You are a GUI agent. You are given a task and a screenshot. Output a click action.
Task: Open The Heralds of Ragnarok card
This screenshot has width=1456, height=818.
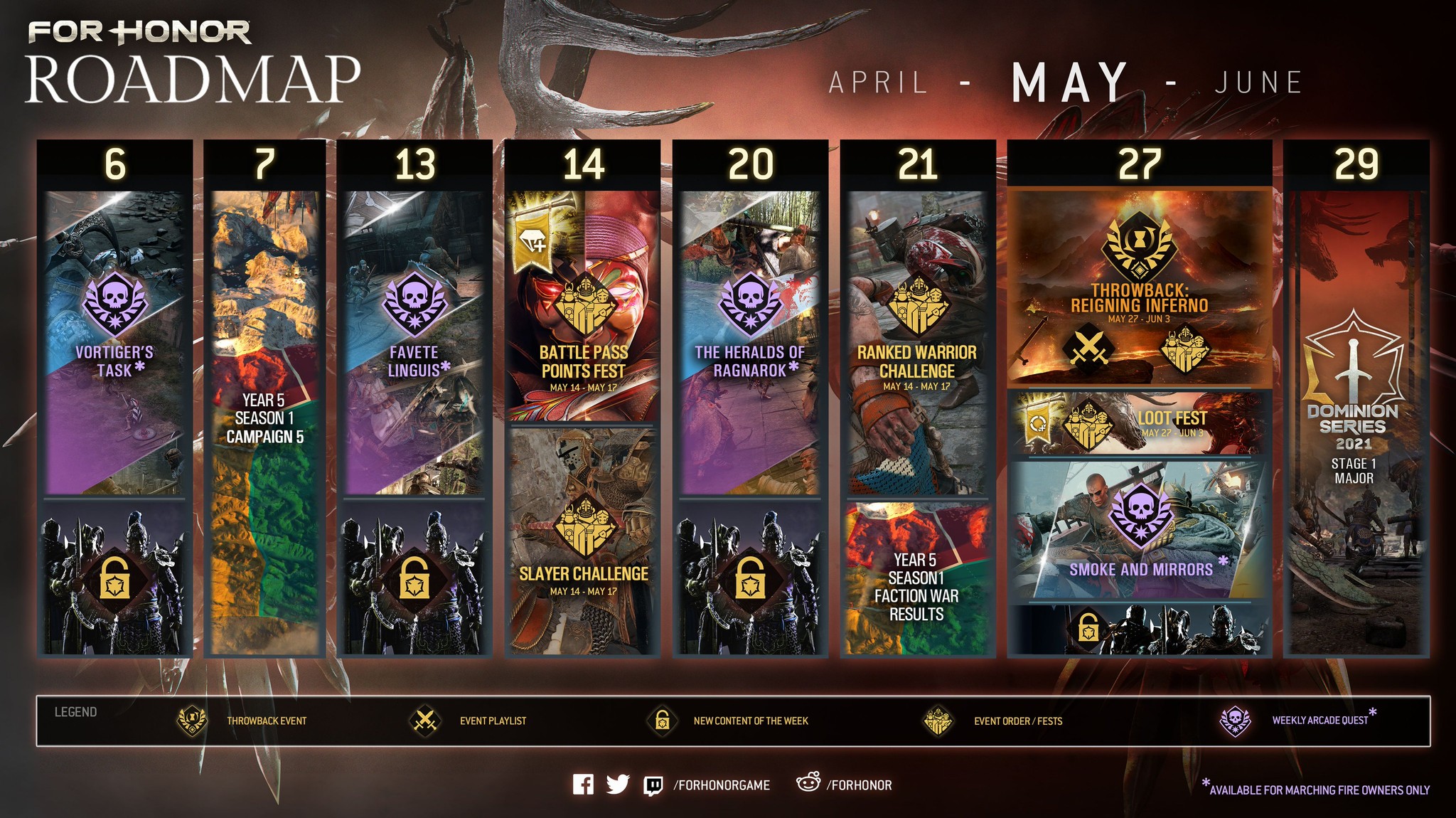[750, 341]
